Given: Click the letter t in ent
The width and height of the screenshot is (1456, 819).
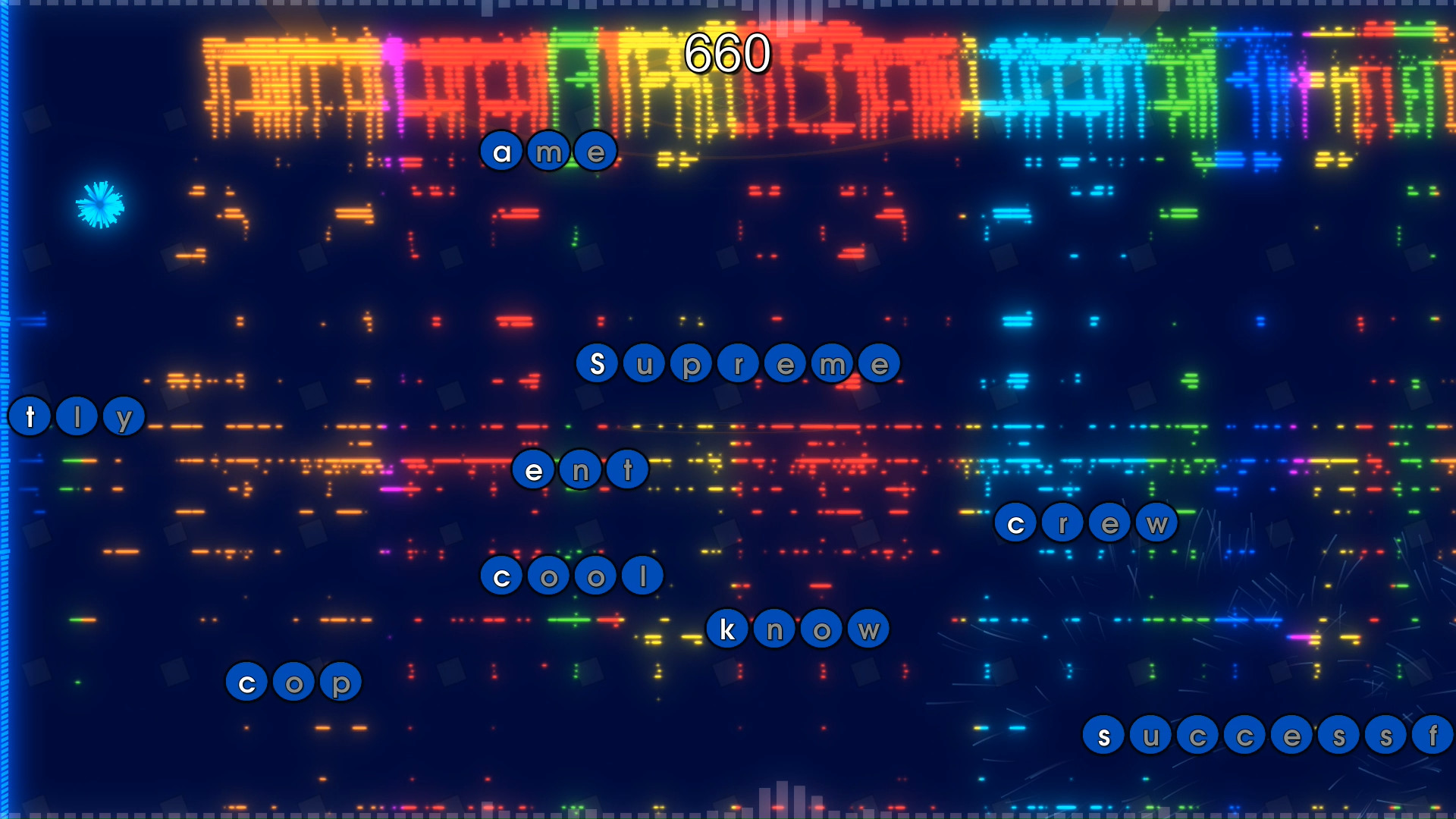Looking at the screenshot, I should 628,470.
